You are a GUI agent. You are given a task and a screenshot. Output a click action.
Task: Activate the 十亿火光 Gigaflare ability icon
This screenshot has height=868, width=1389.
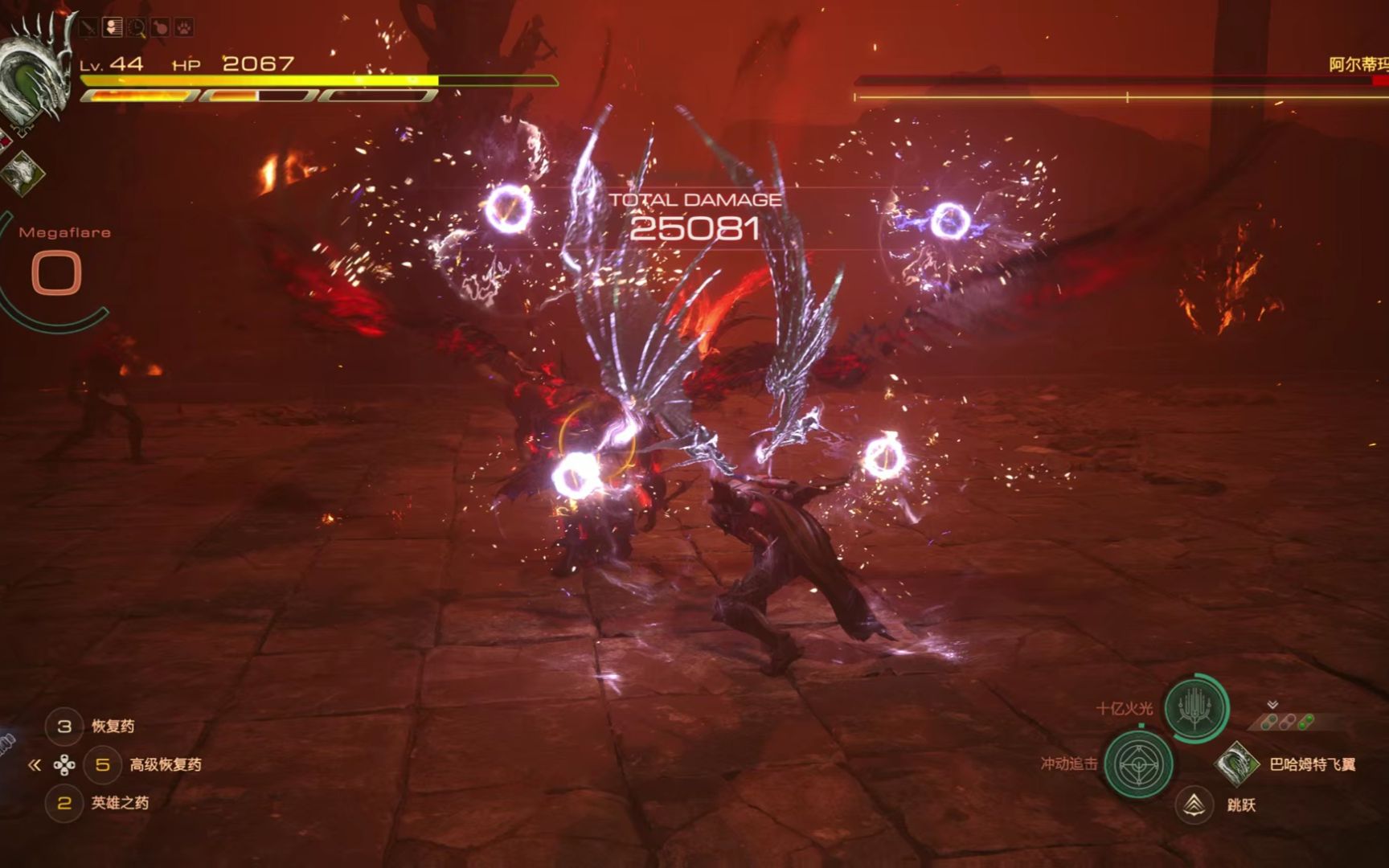1195,708
